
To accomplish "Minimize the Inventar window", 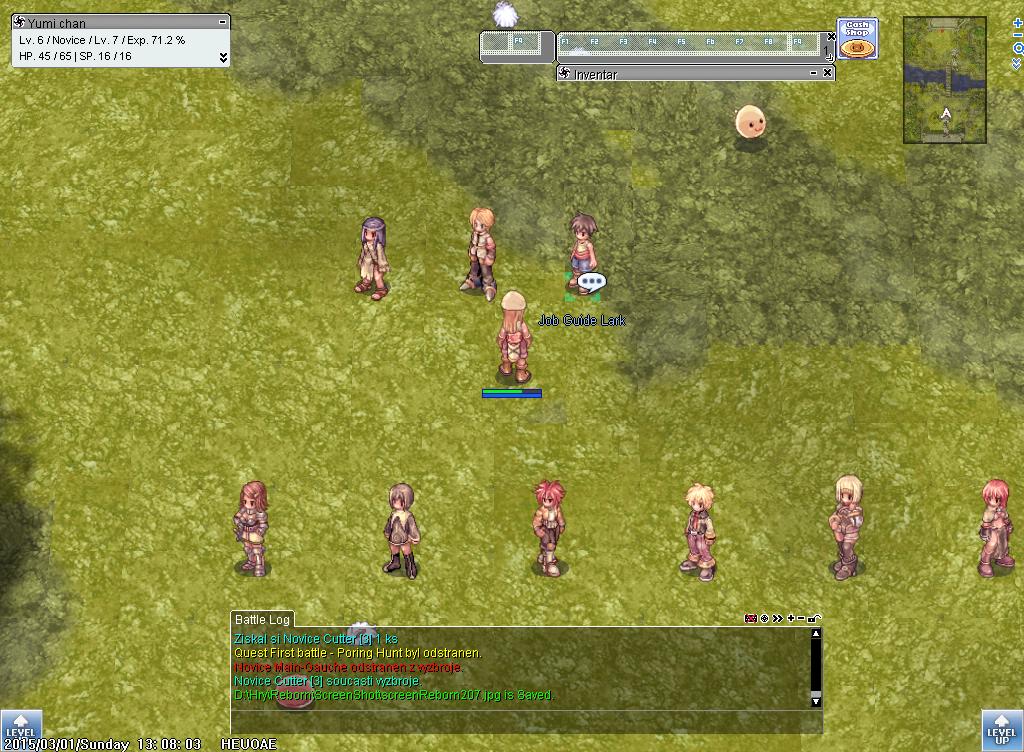I will 813,73.
